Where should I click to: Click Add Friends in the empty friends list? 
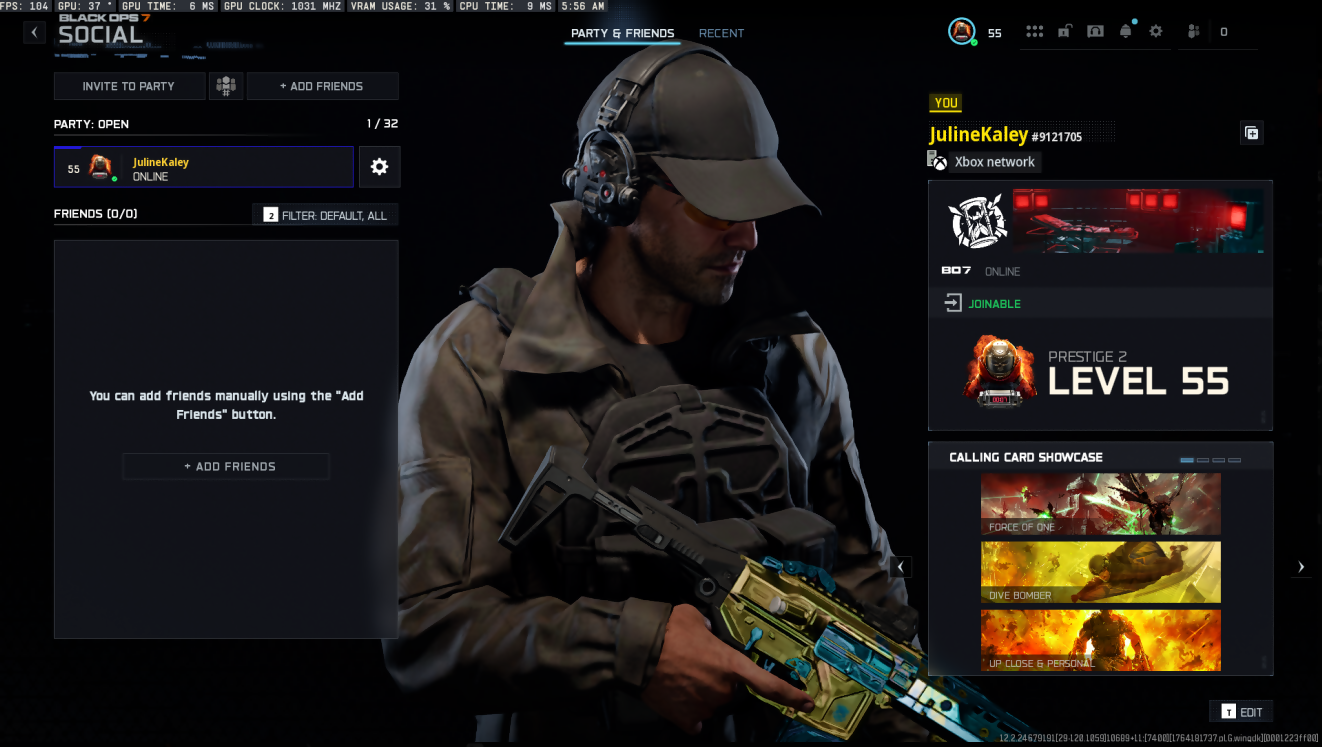(x=226, y=466)
